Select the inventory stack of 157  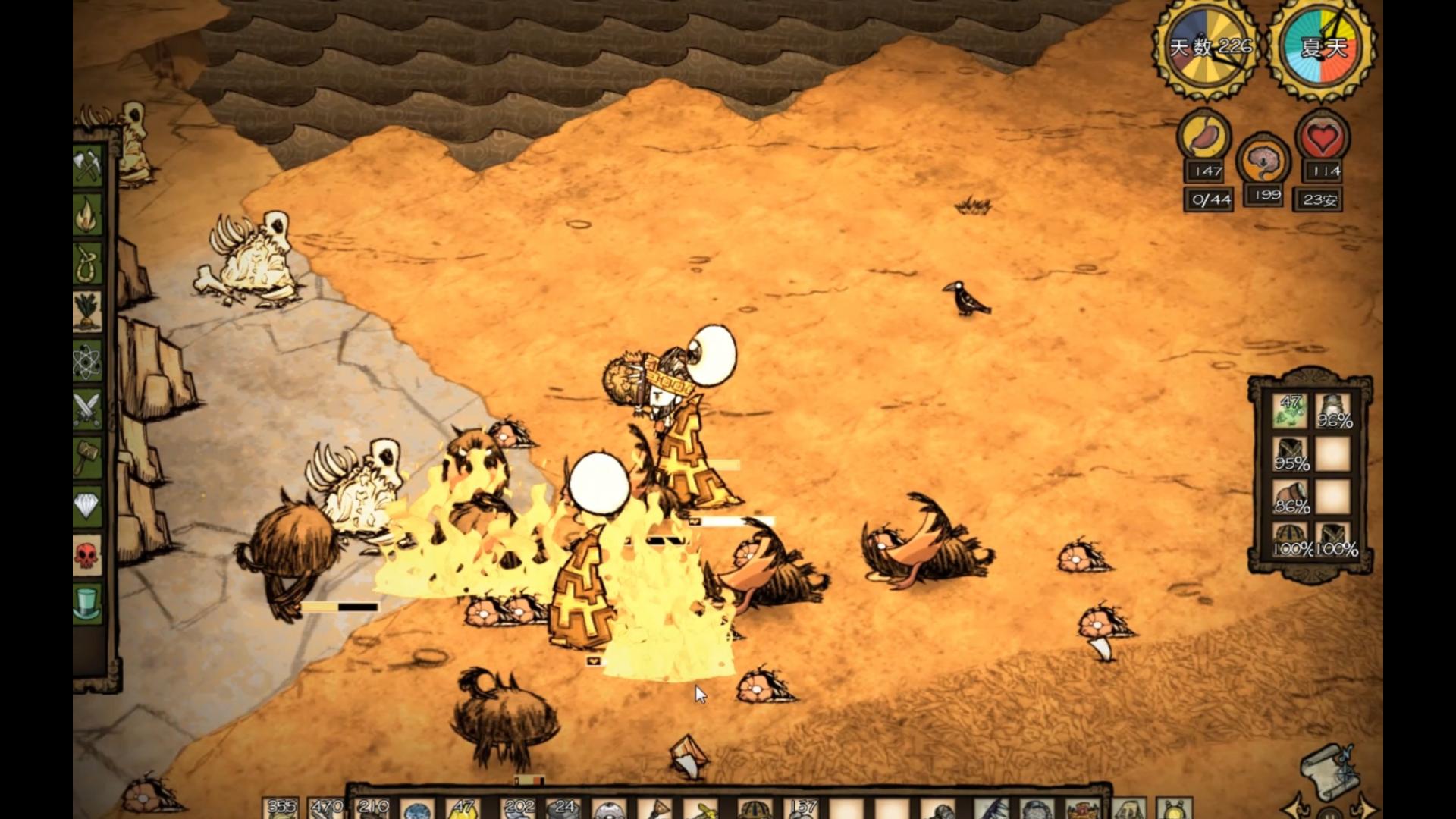pos(802,808)
